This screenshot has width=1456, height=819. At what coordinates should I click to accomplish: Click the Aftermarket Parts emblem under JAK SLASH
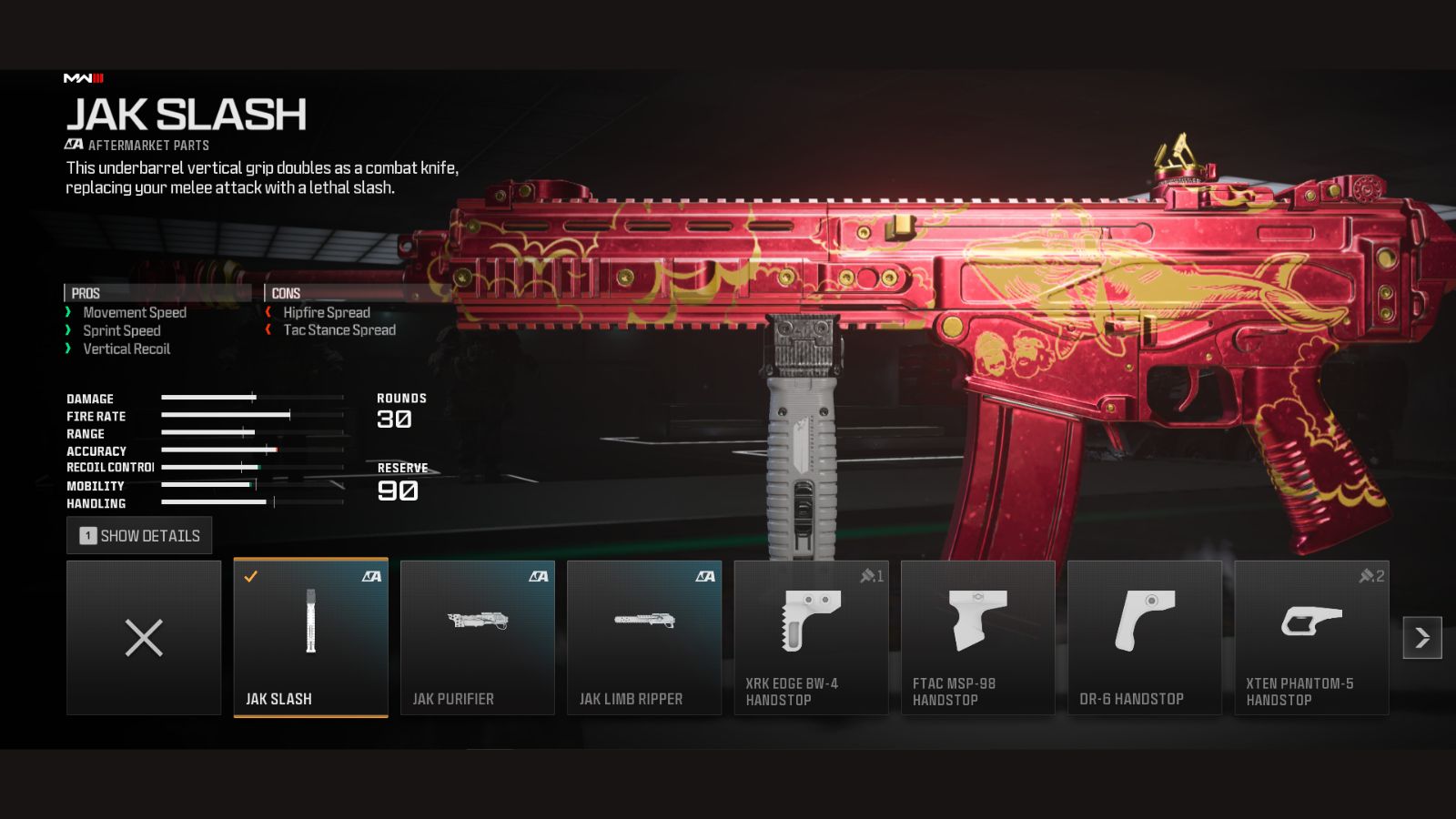[x=75, y=144]
